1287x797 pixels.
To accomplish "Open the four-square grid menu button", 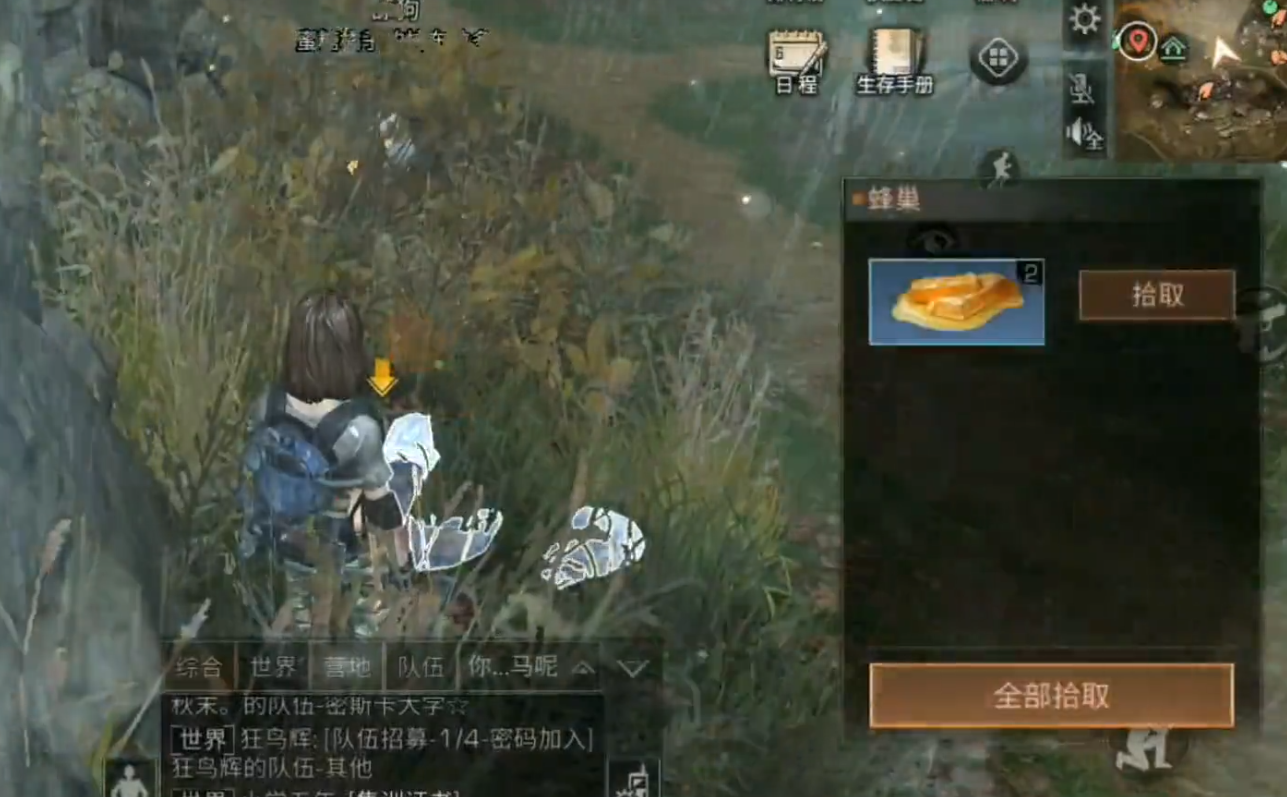I will pos(997,58).
